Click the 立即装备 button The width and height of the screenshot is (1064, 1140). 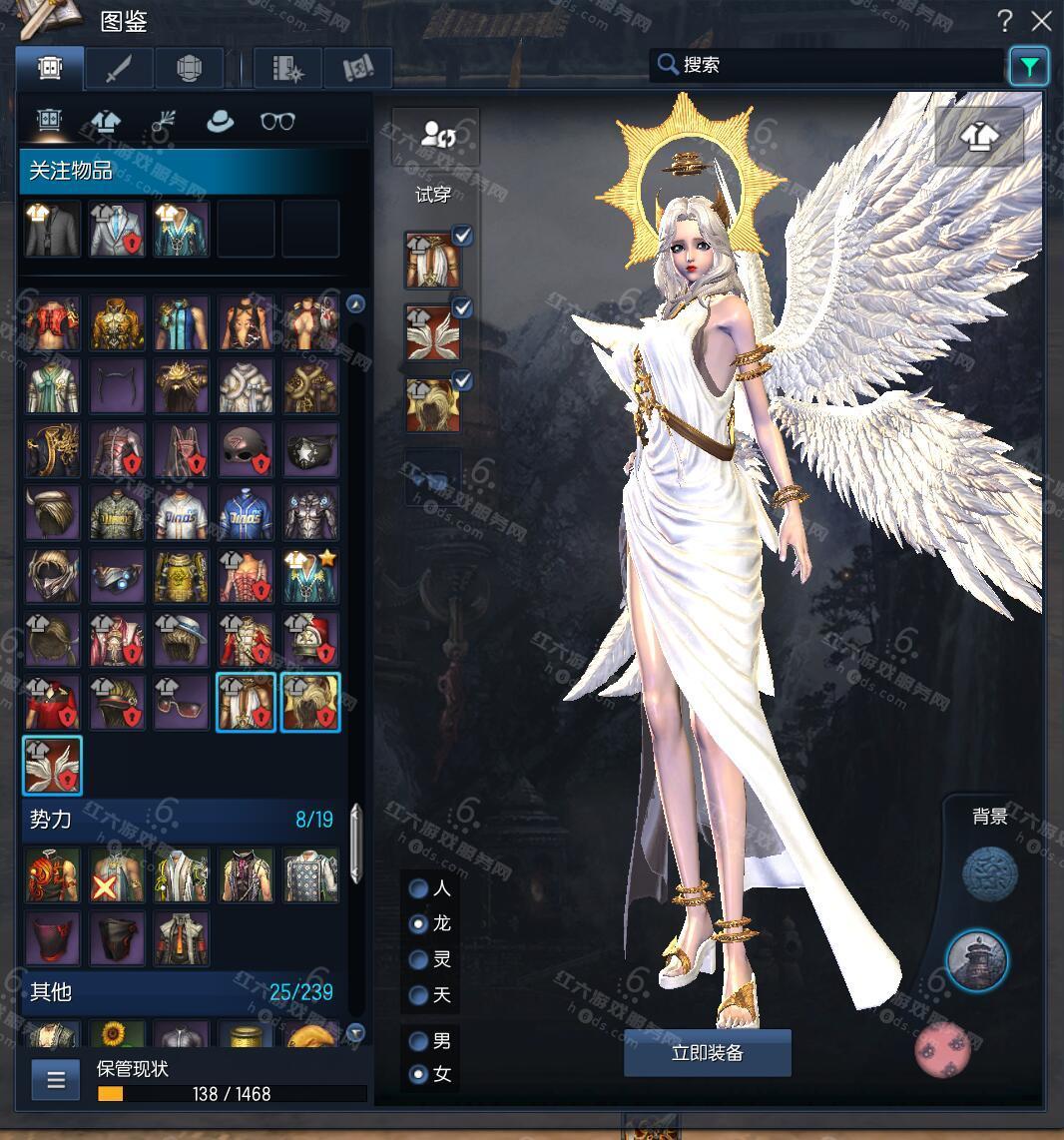(x=707, y=1053)
